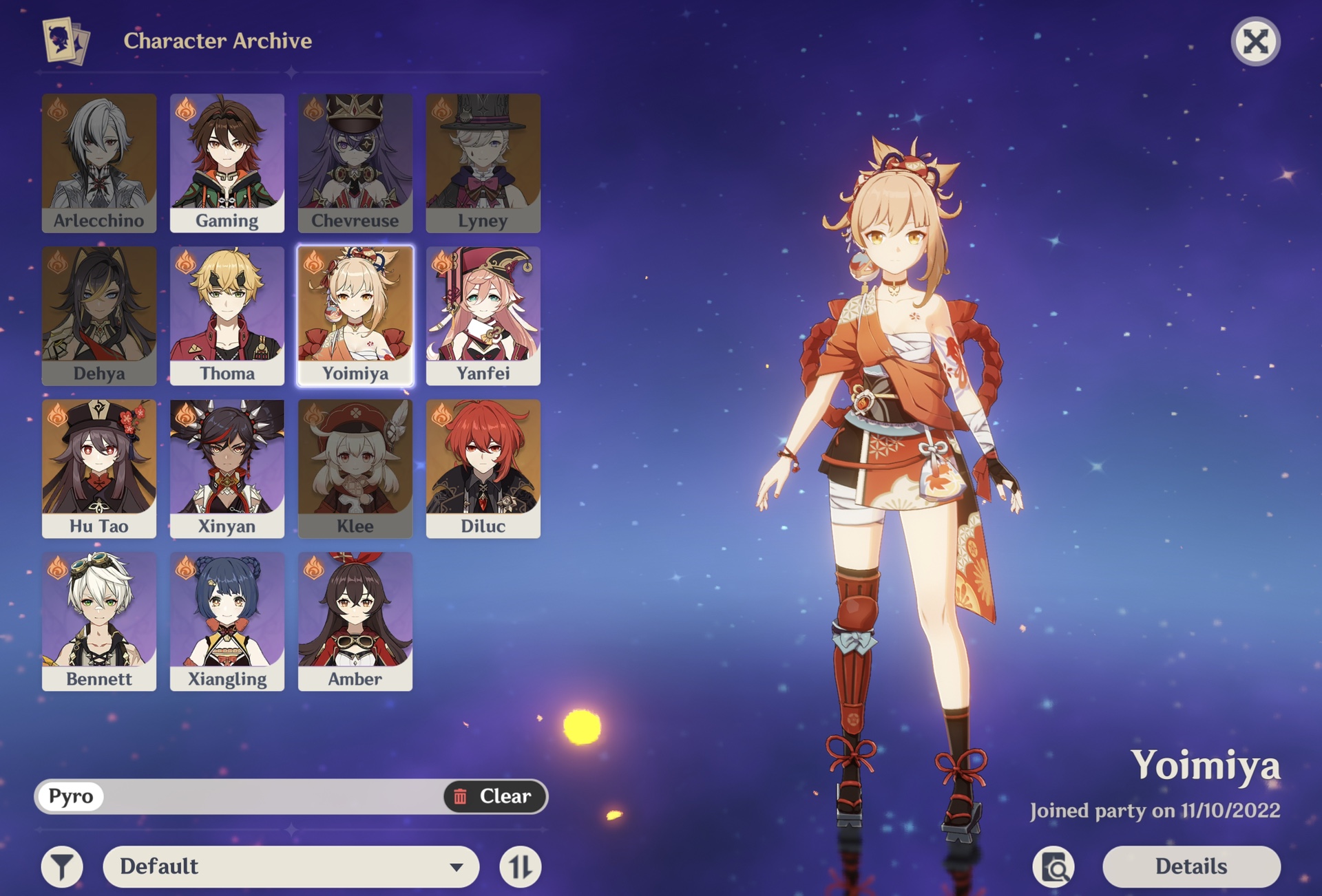Select Diluc in the character list
The image size is (1322, 896).
(x=483, y=469)
